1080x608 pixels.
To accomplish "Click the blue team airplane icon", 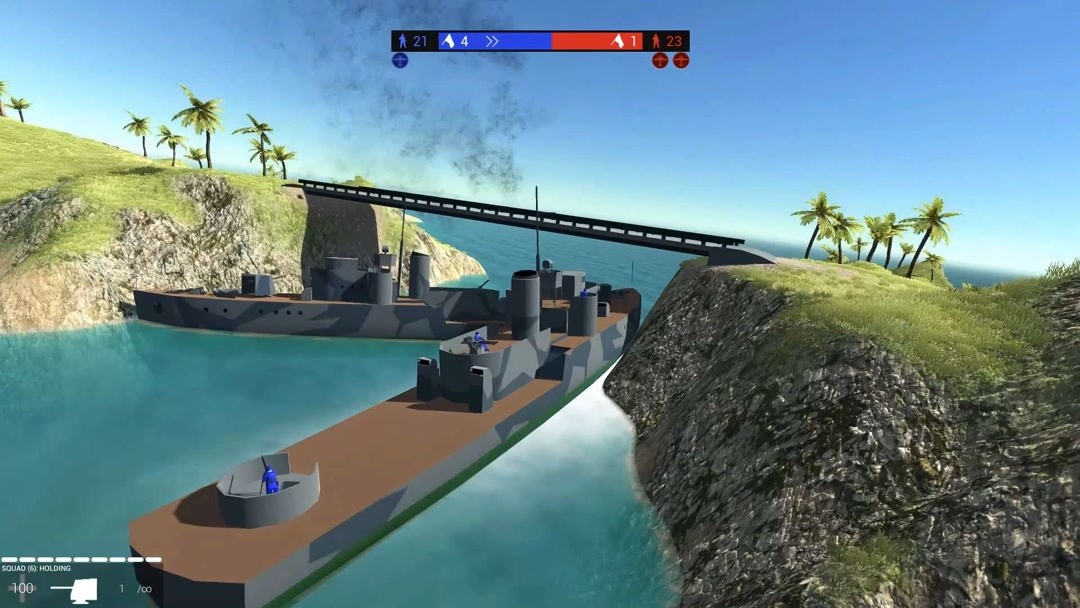I will [x=400, y=61].
